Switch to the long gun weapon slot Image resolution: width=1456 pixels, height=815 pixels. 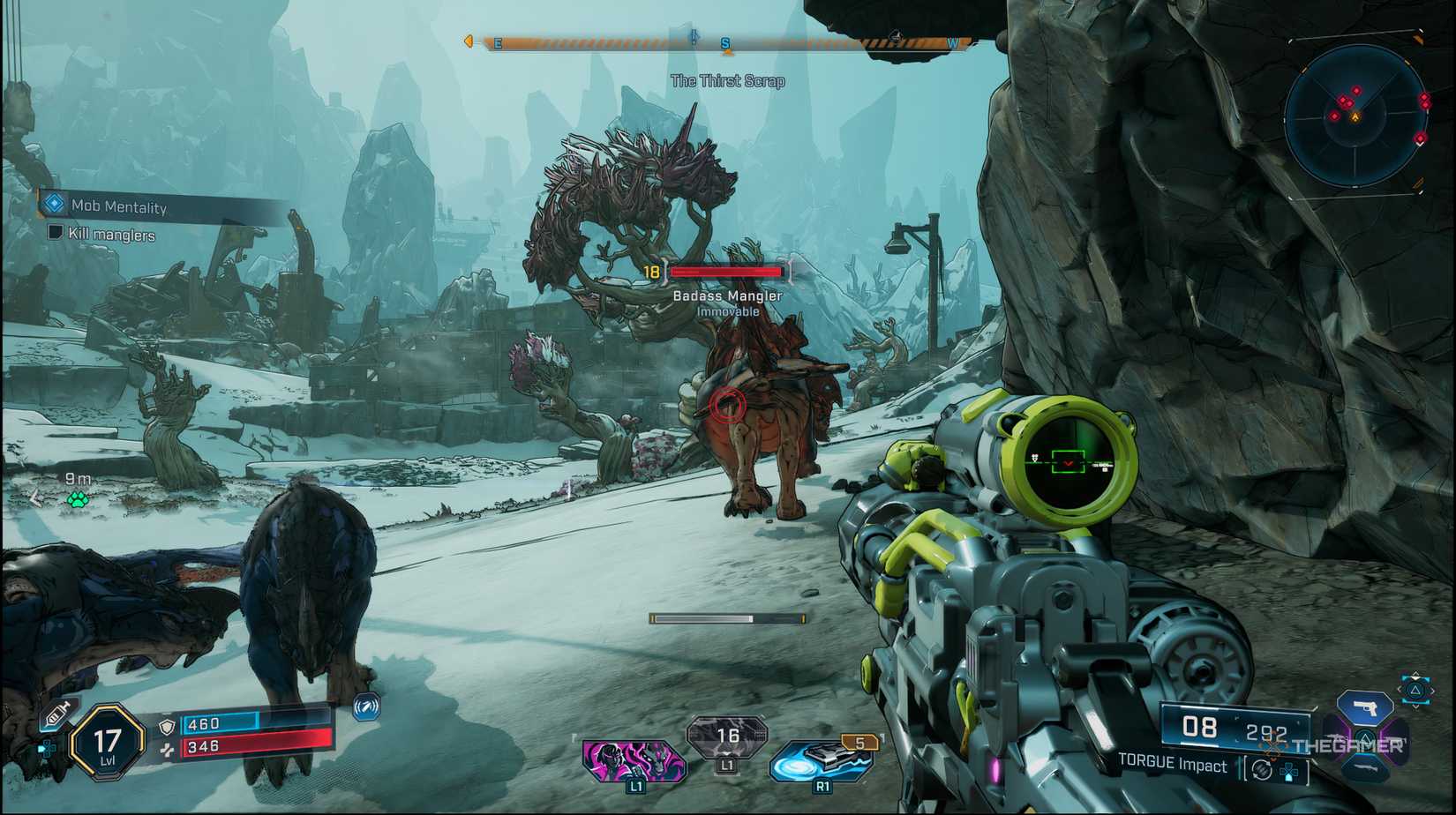pyautogui.click(x=1364, y=769)
